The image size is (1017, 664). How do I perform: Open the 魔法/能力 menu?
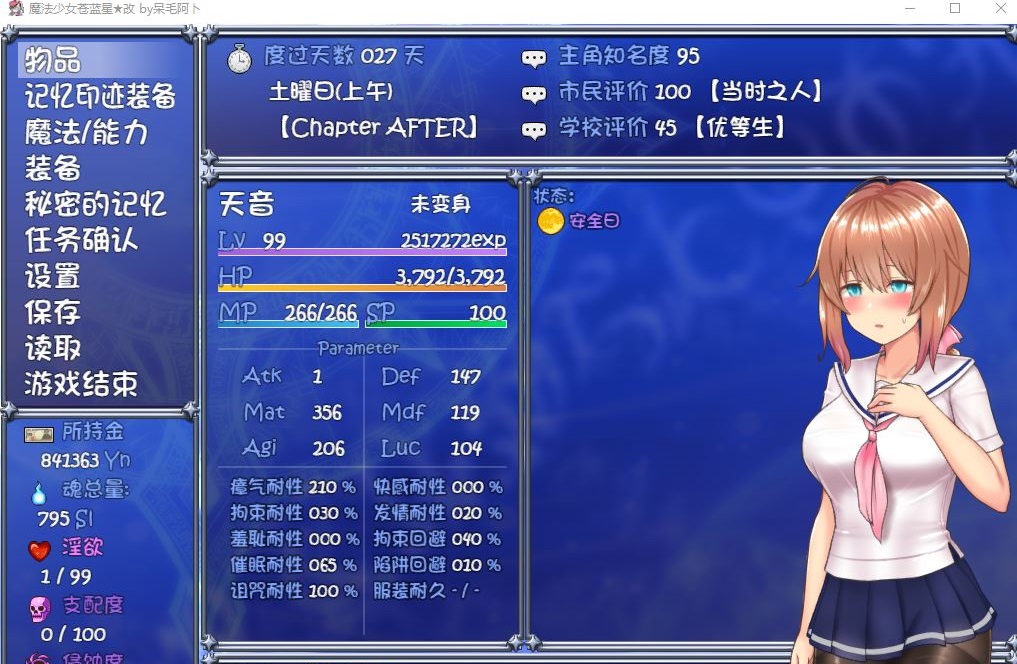(x=86, y=132)
